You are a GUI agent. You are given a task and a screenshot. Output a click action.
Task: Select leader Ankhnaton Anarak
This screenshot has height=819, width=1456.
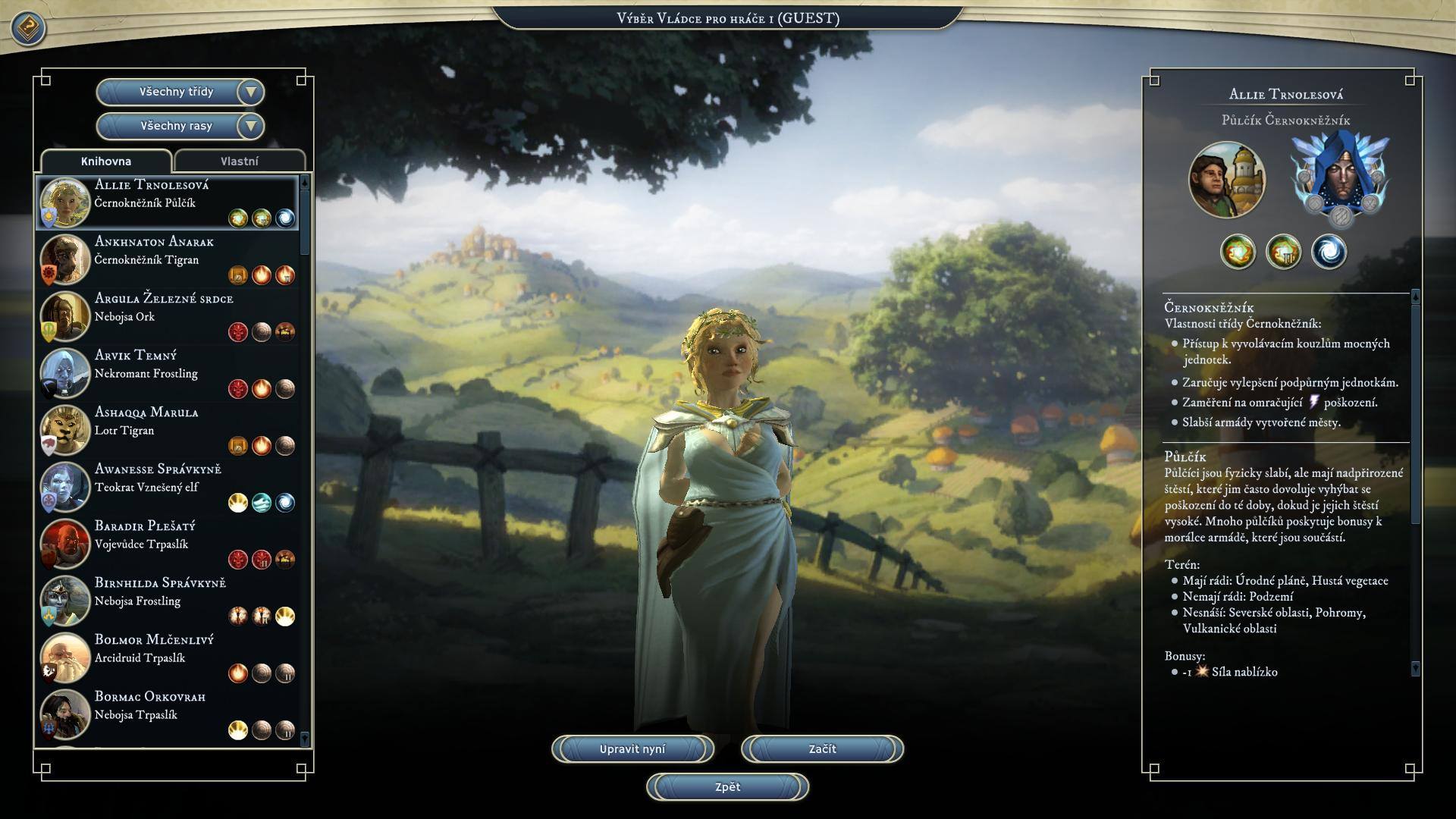click(167, 259)
